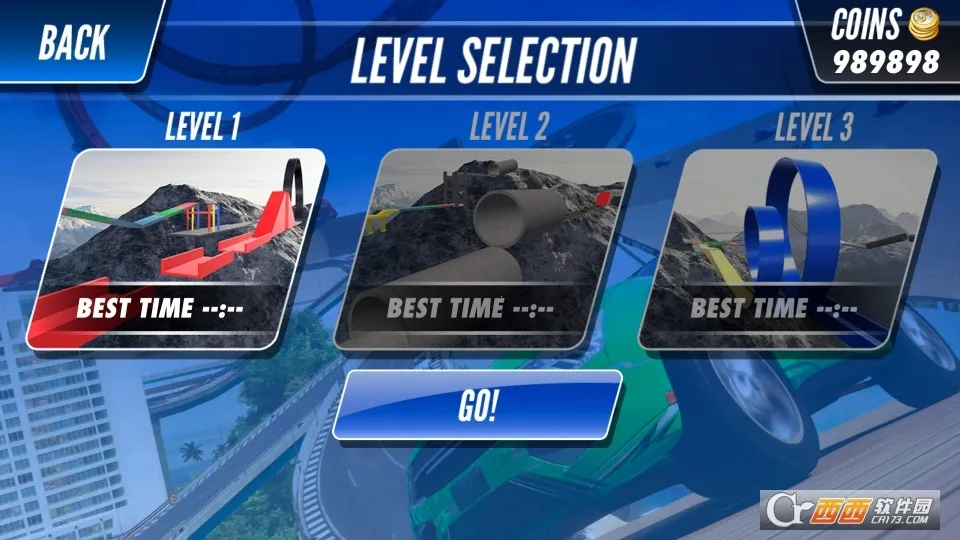Pick the Level 3 blue loop tile
Screen dimensions: 960x540
[788, 249]
